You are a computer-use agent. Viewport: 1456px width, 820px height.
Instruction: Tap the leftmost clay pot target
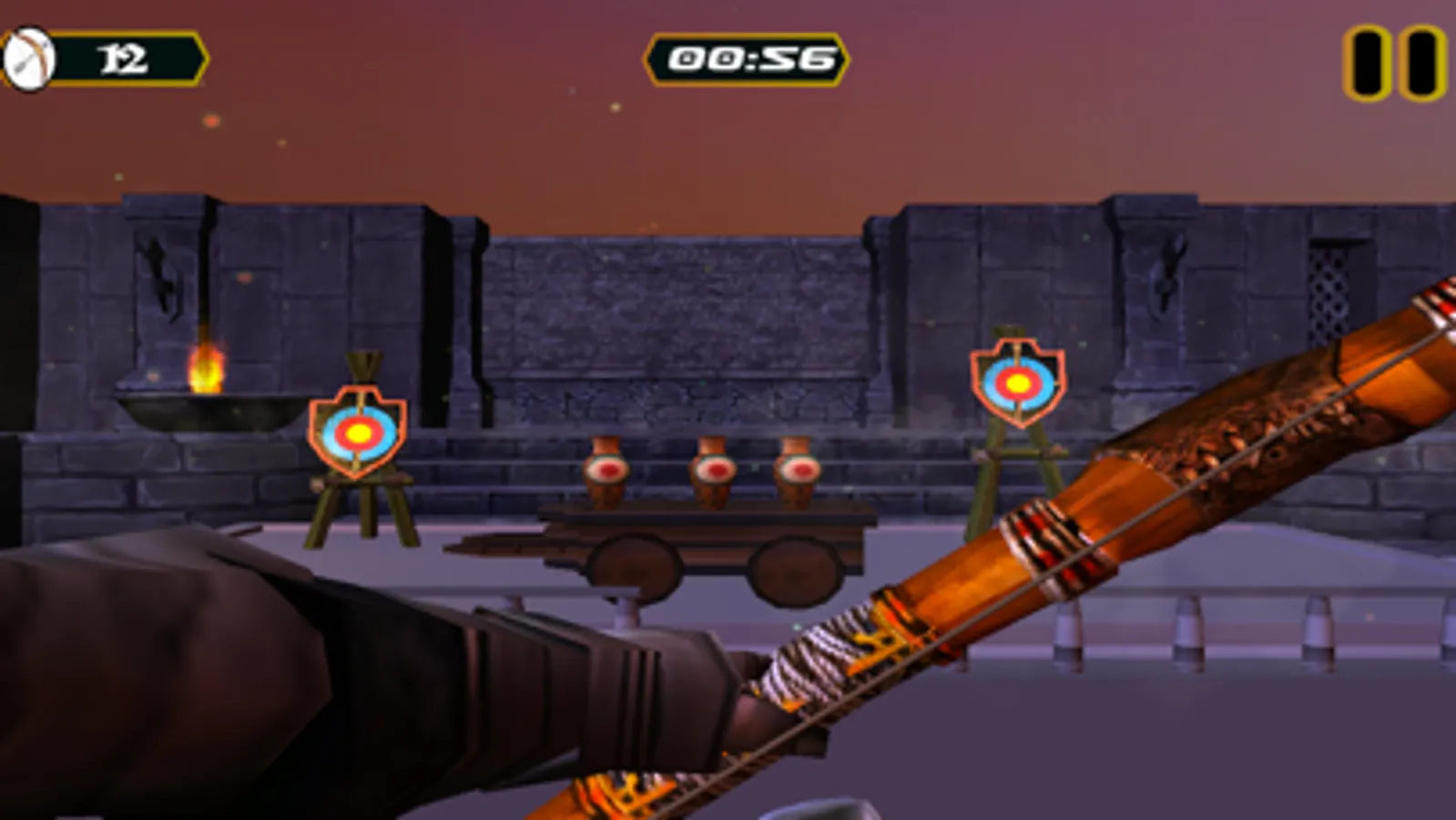pyautogui.click(x=608, y=469)
